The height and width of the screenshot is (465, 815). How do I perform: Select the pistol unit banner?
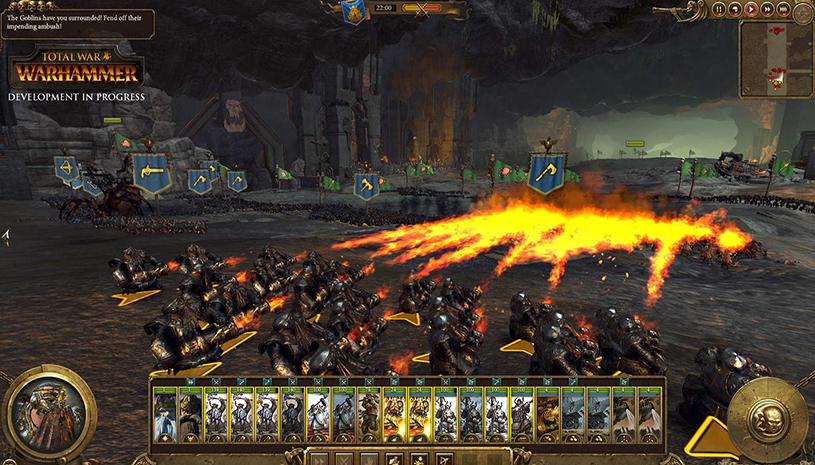click(151, 173)
